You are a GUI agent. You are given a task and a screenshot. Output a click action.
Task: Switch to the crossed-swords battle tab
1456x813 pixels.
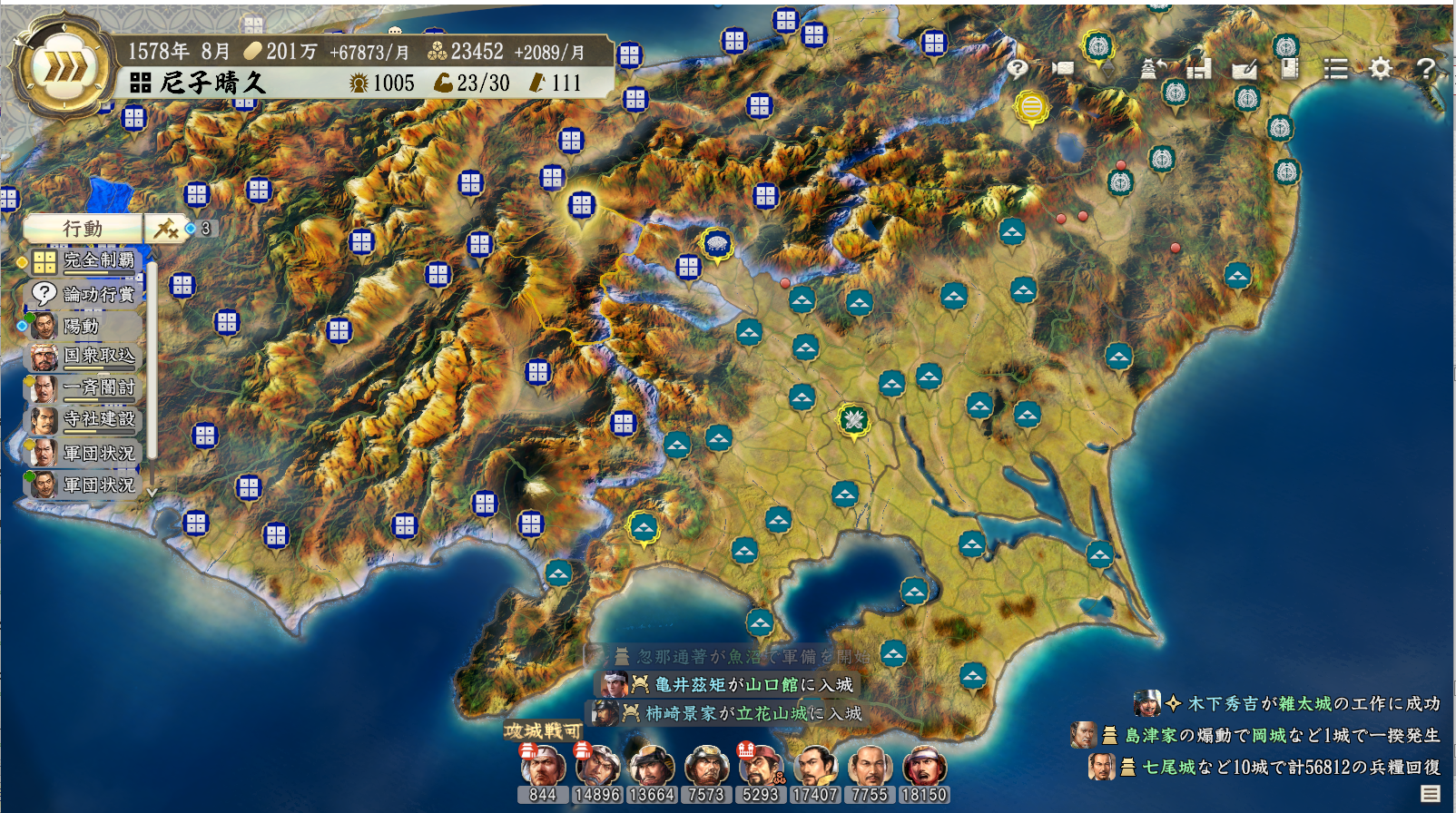pyautogui.click(x=166, y=229)
